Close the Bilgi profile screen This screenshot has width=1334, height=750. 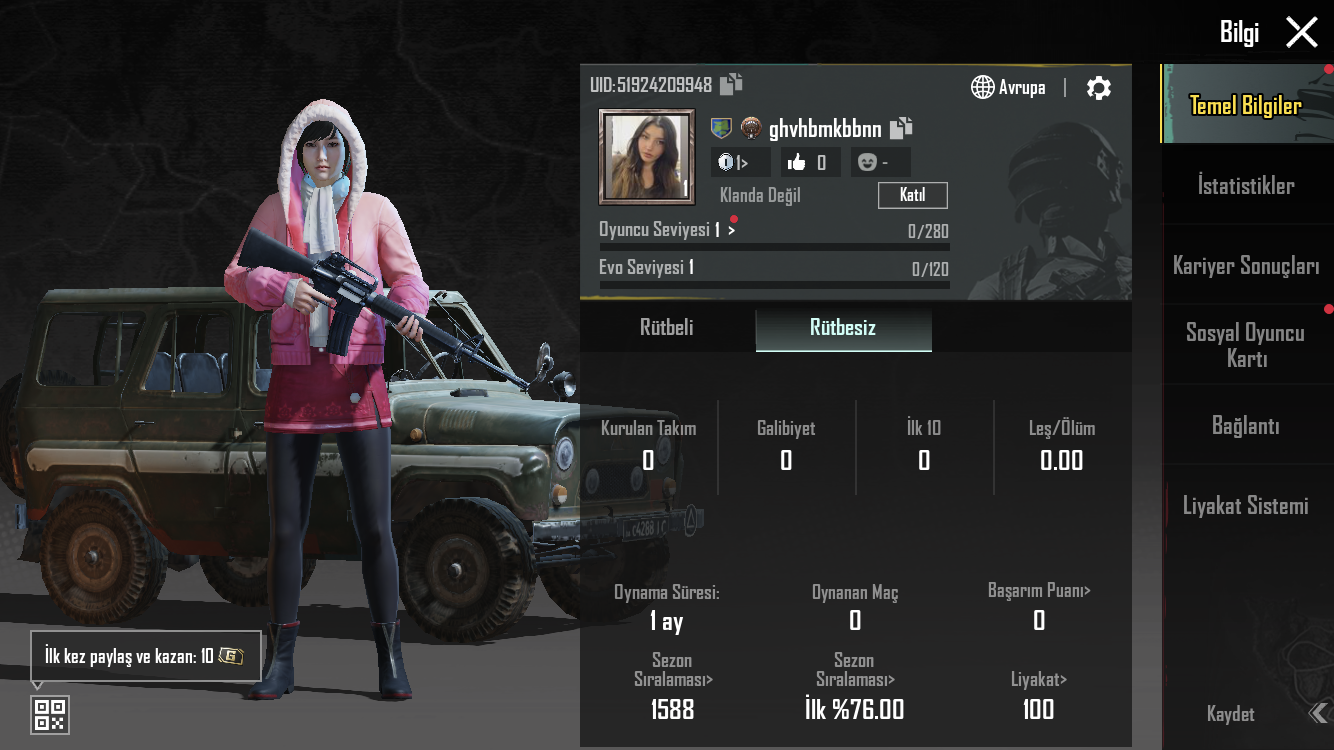pos(1301,32)
